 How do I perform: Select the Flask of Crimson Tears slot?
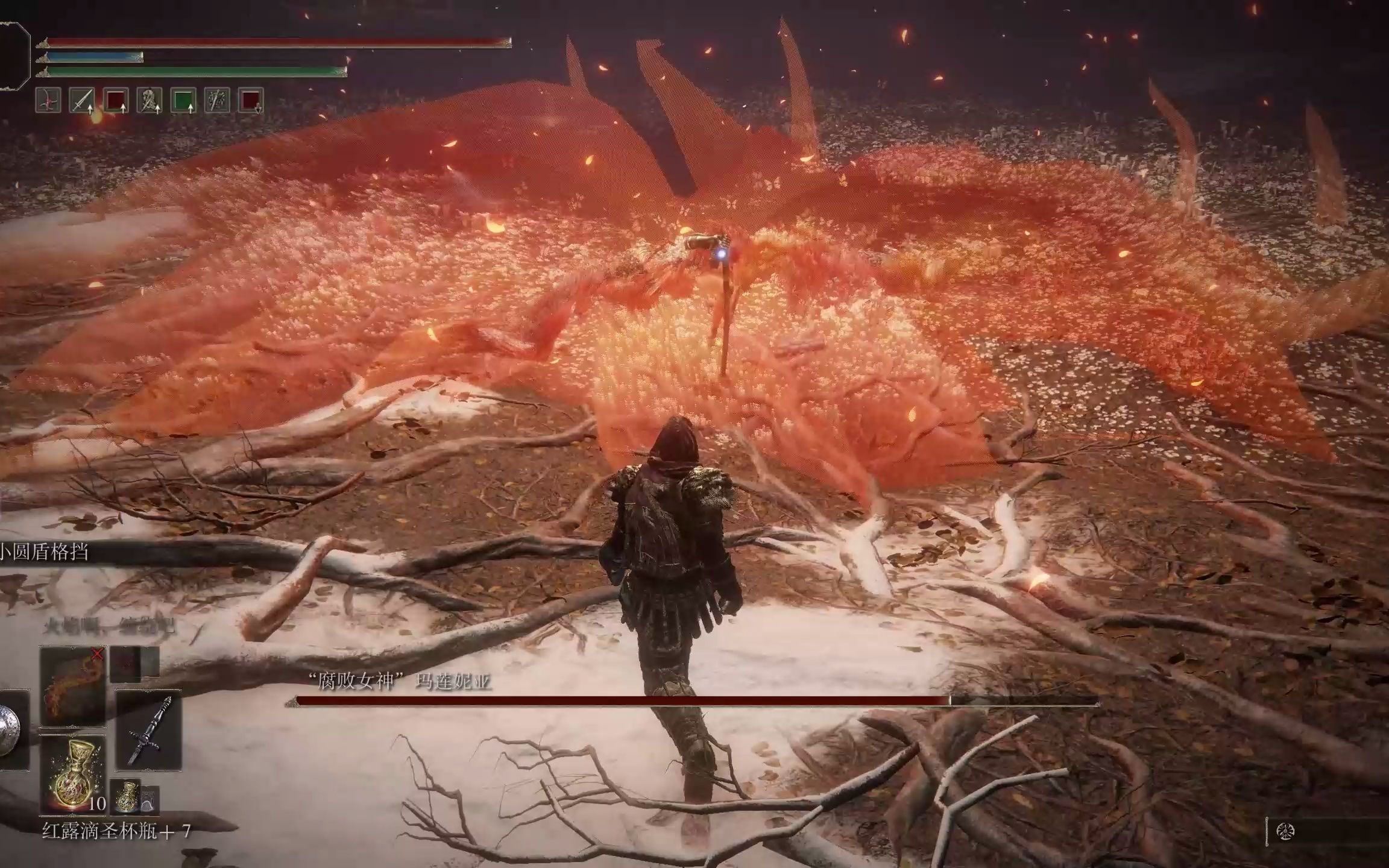click(x=72, y=773)
